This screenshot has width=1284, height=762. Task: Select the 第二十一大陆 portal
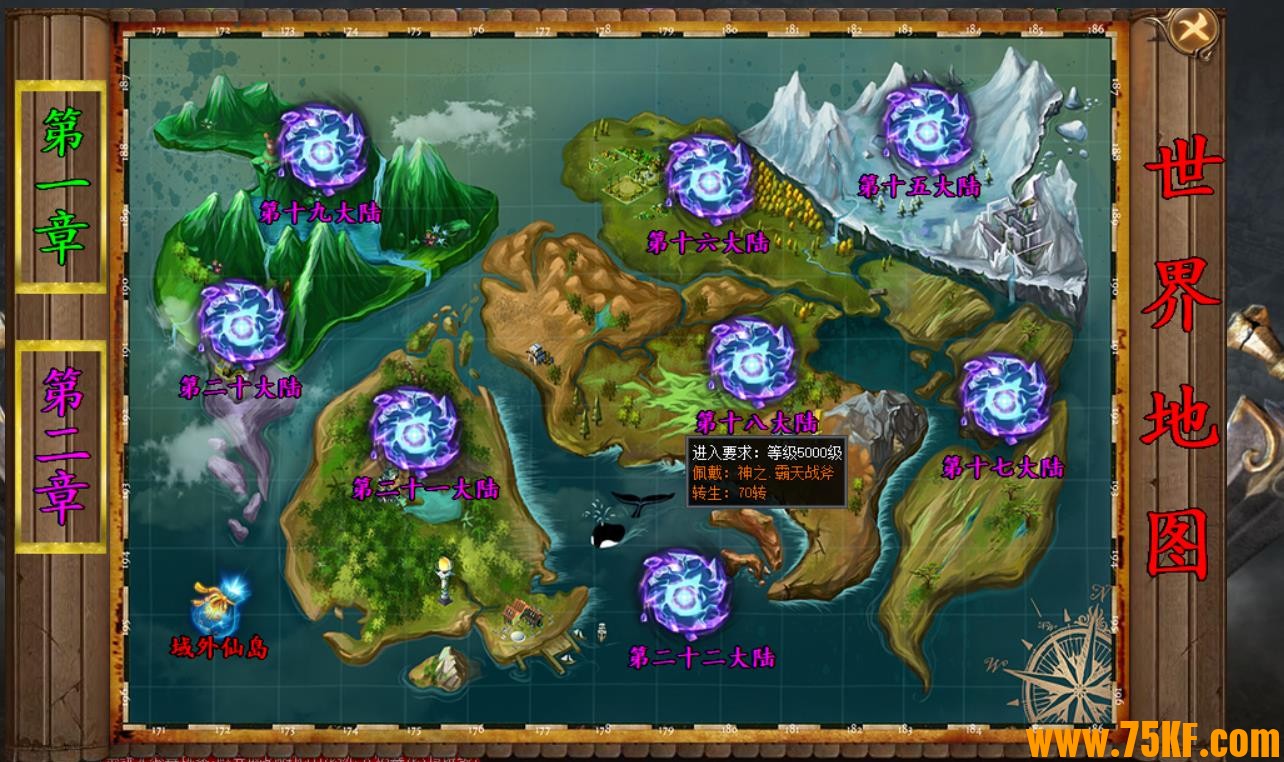coord(414,432)
